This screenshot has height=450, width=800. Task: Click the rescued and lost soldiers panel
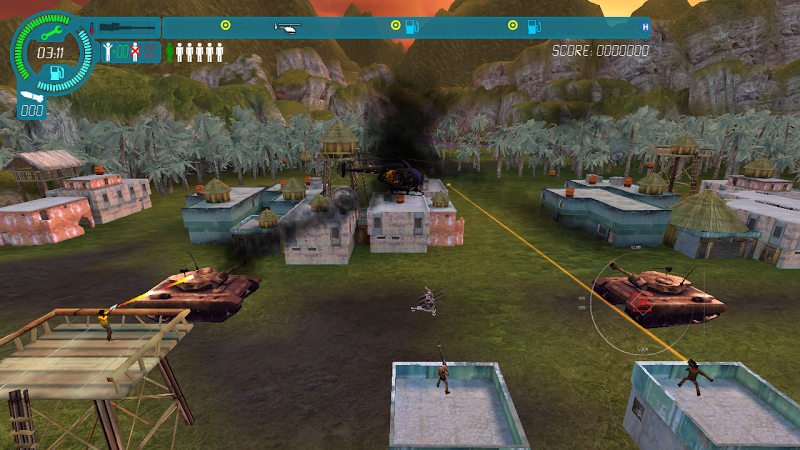click(x=131, y=52)
